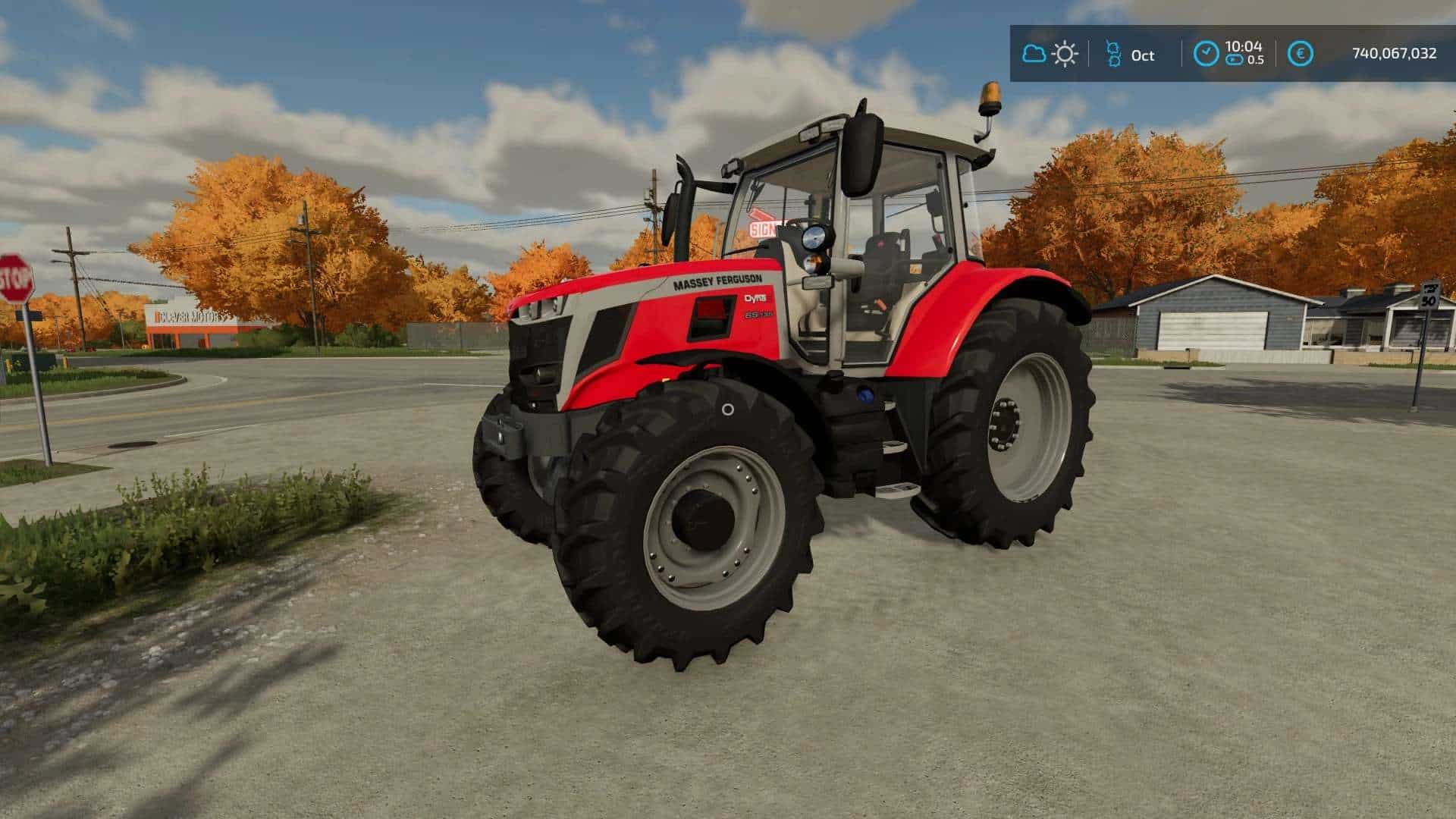Screen dimensions: 1456x819
Task: Click the clock icon in the HUD
Action: pos(1206,54)
